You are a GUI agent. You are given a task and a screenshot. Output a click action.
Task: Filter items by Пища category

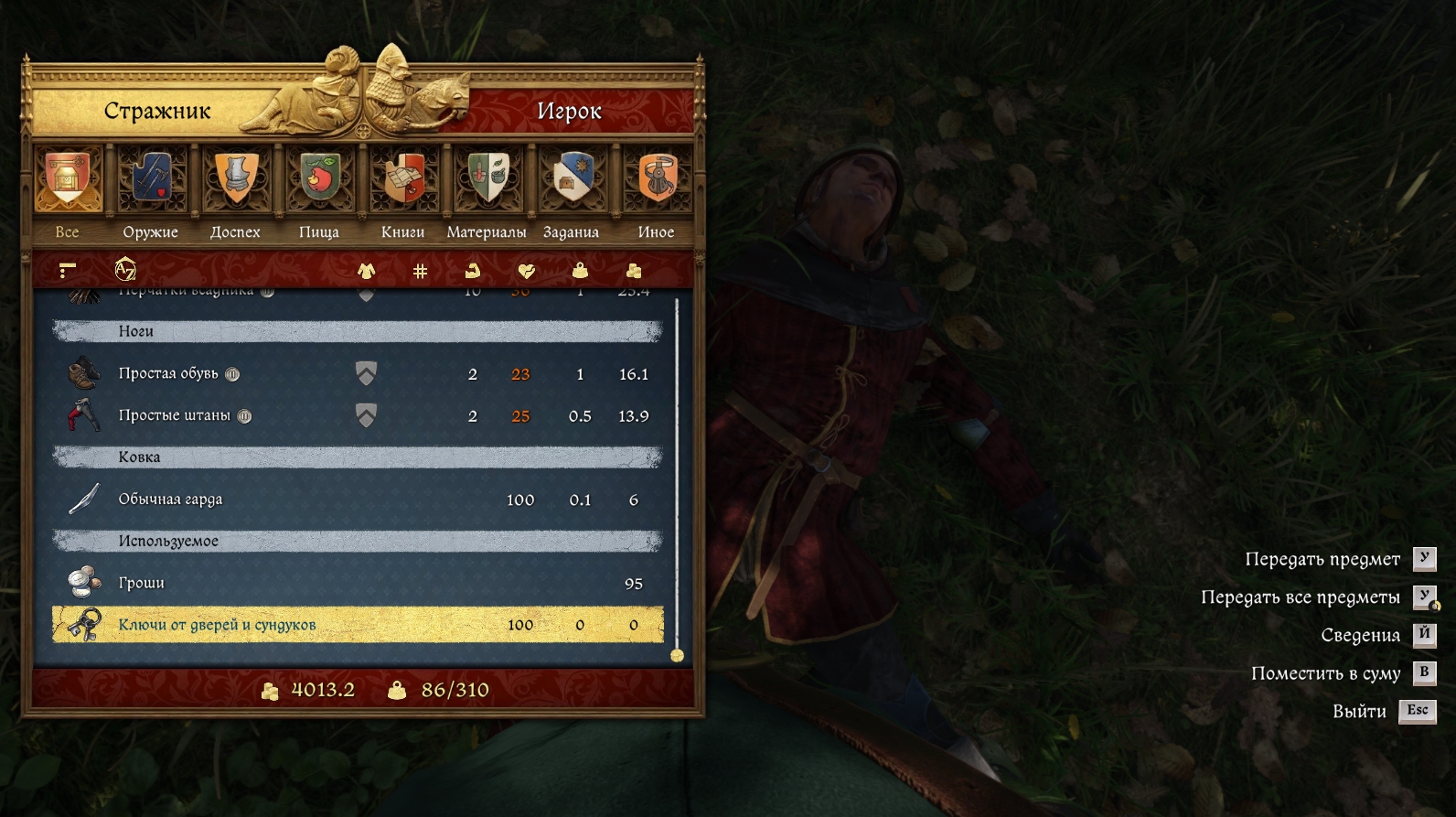(x=319, y=193)
